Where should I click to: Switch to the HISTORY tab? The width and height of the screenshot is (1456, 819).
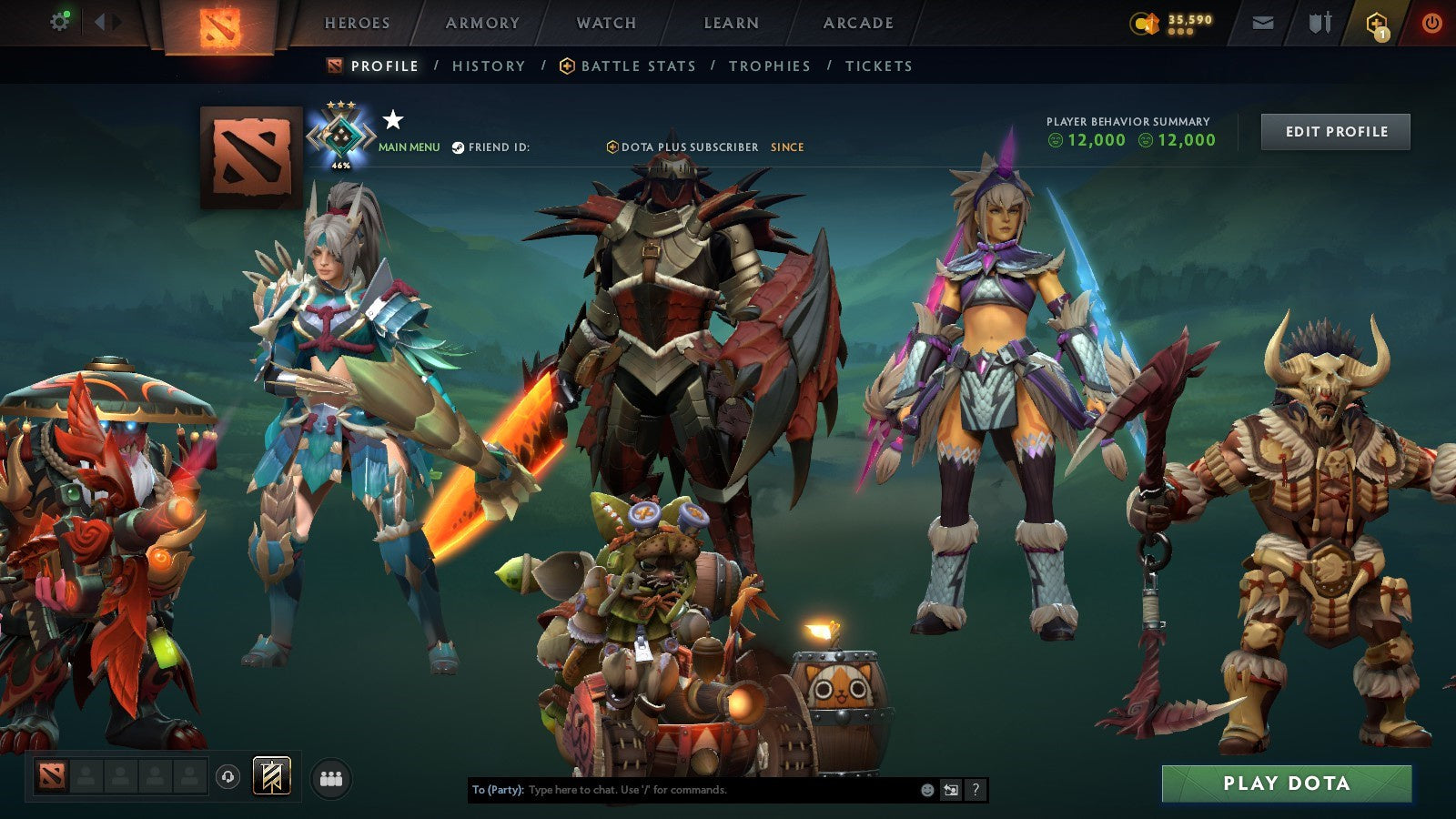(489, 66)
